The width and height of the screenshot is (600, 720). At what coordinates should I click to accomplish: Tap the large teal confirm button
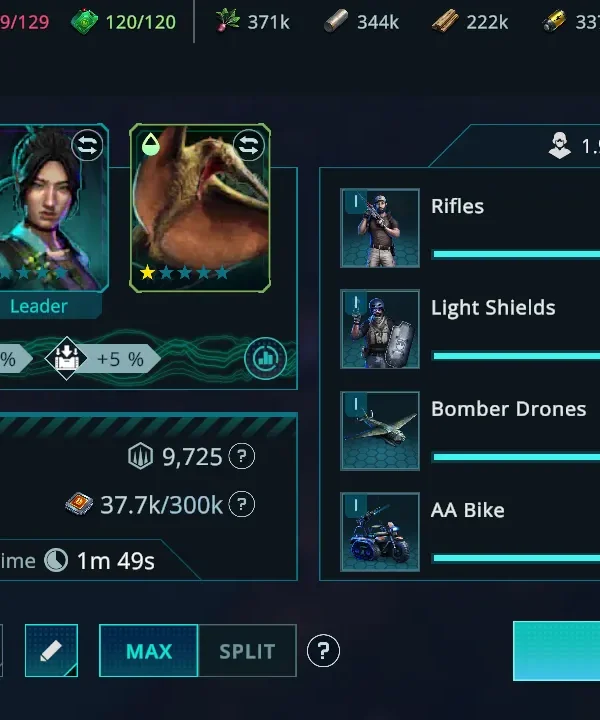[x=557, y=651]
